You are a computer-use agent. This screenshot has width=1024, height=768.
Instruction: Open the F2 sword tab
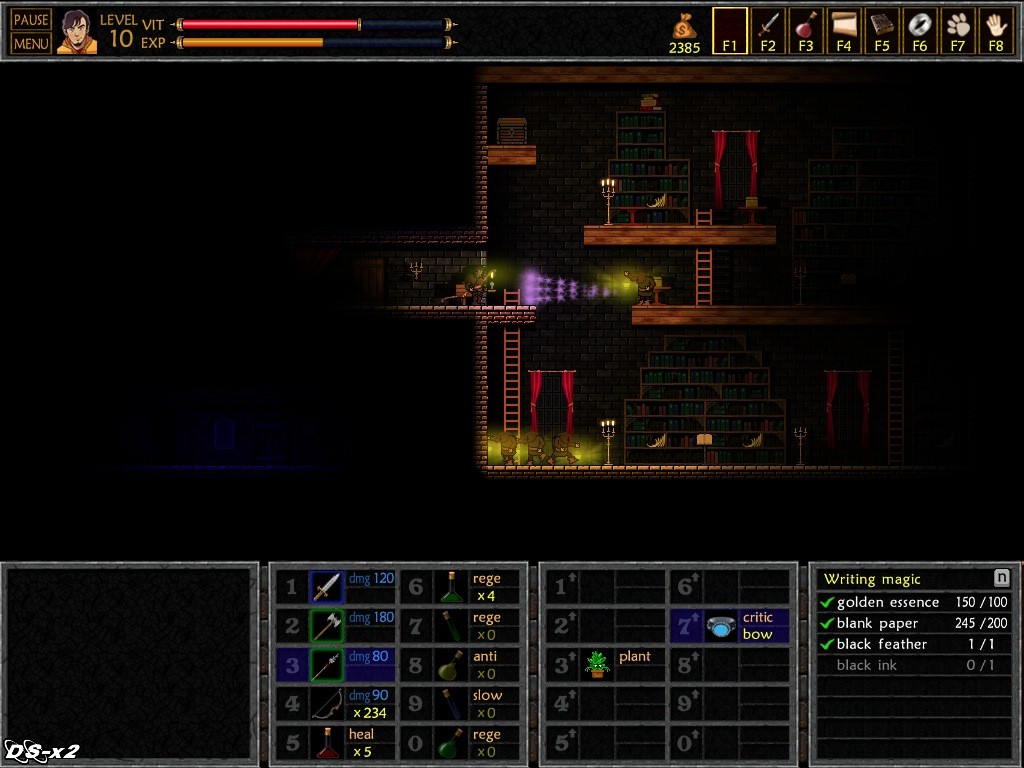point(768,31)
